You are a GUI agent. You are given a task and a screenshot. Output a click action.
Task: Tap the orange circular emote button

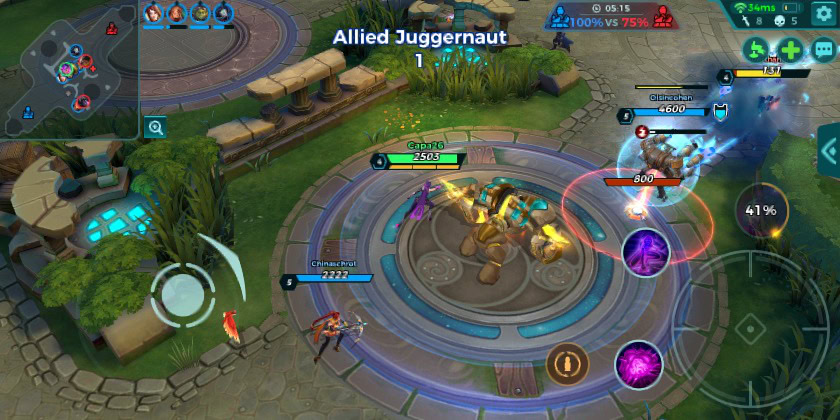pyautogui.click(x=567, y=362)
